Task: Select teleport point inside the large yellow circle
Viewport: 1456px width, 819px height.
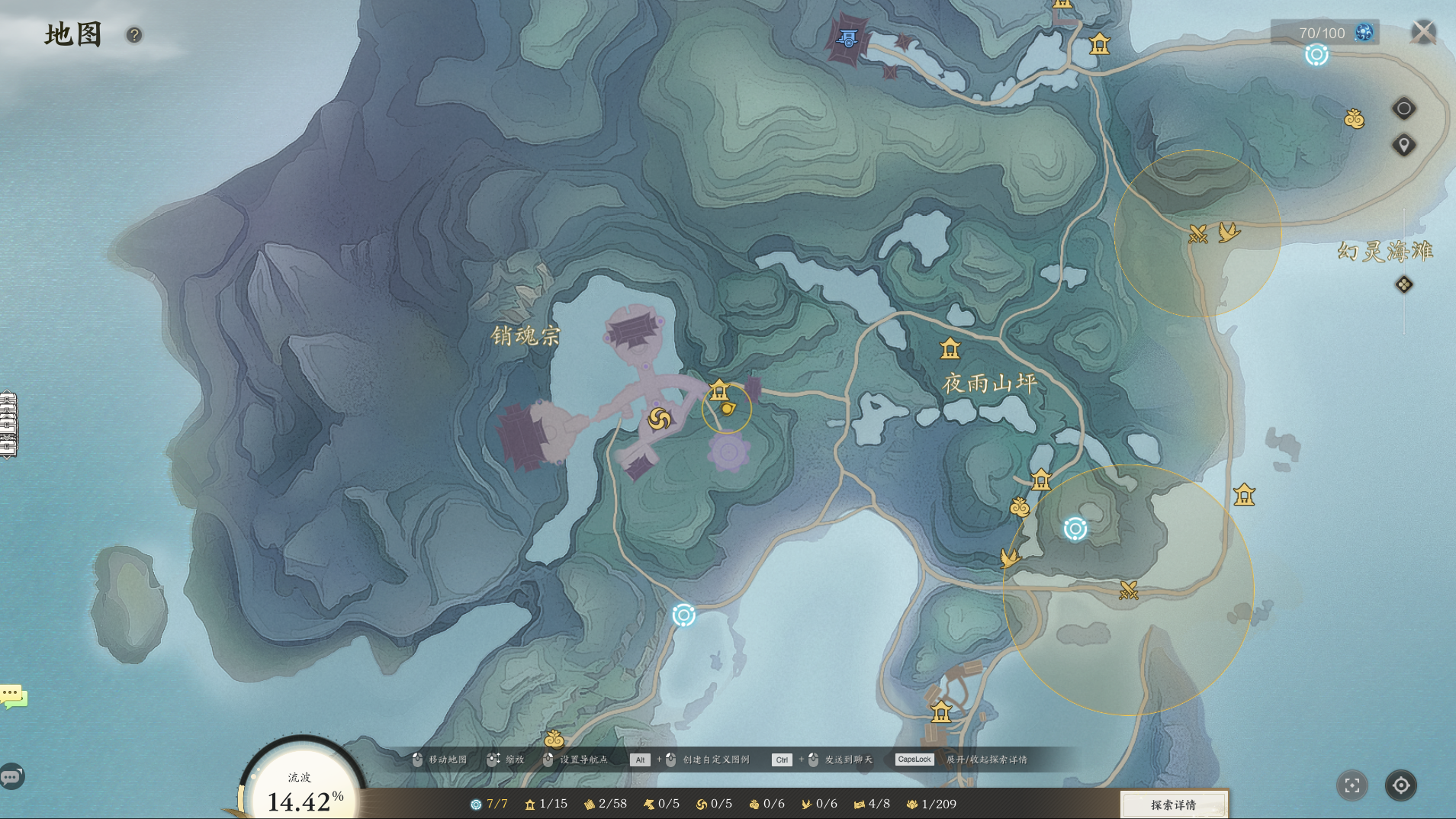Action: point(1075,528)
